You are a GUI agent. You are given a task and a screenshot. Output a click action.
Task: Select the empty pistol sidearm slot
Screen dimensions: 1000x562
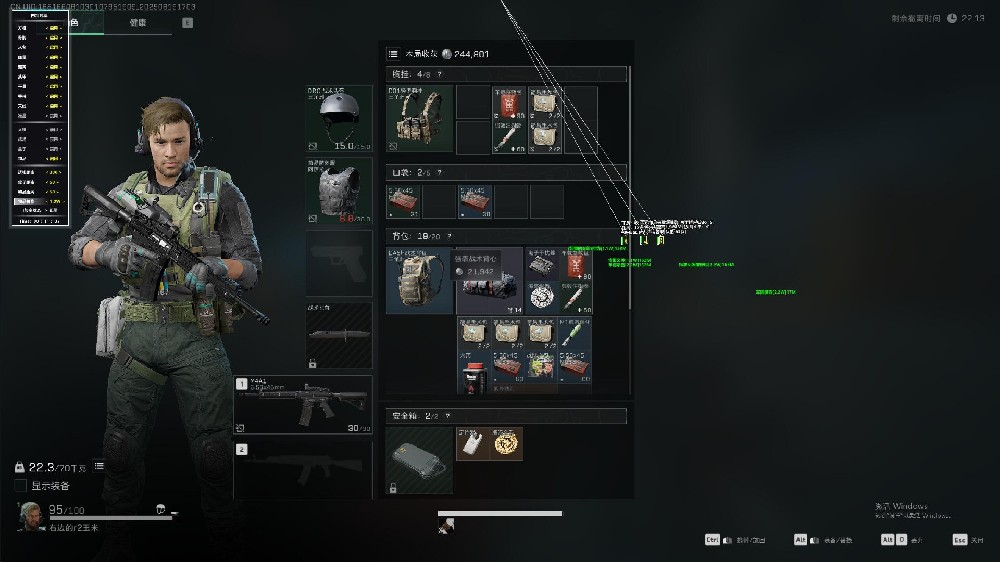pos(339,264)
